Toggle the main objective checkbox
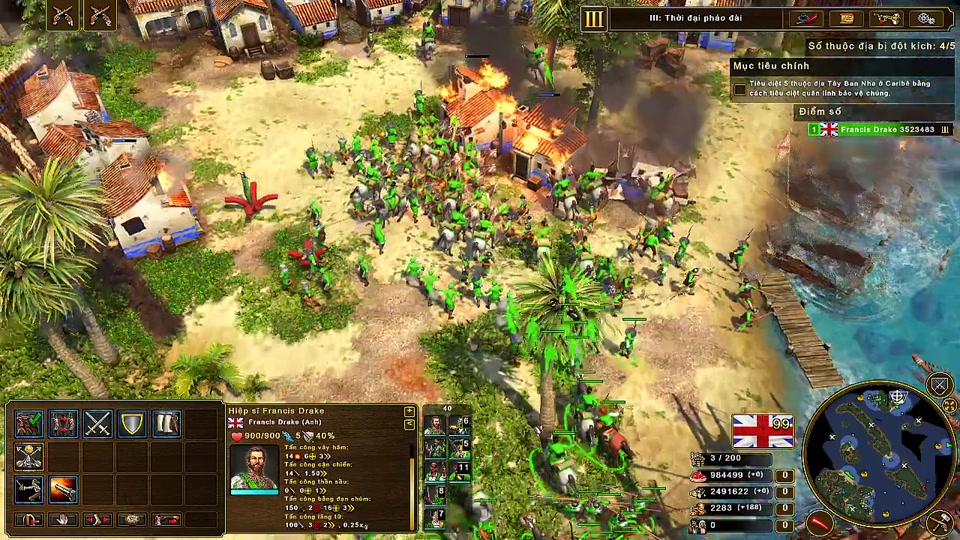This screenshot has height=540, width=960. 739,89
